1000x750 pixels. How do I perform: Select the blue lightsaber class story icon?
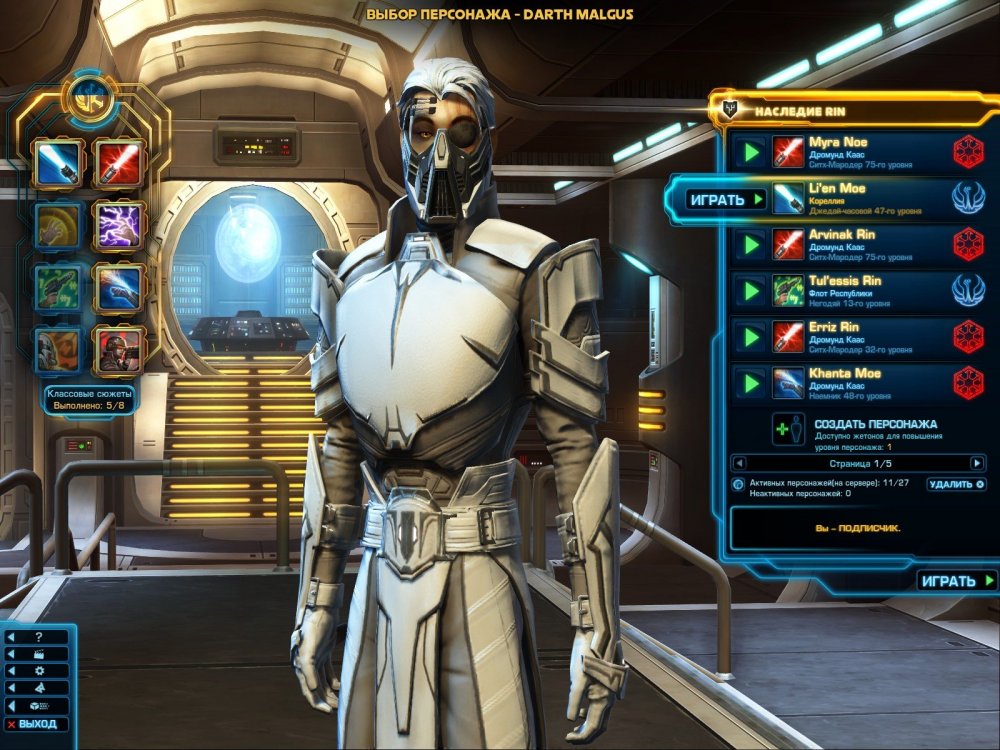pyautogui.click(x=57, y=163)
